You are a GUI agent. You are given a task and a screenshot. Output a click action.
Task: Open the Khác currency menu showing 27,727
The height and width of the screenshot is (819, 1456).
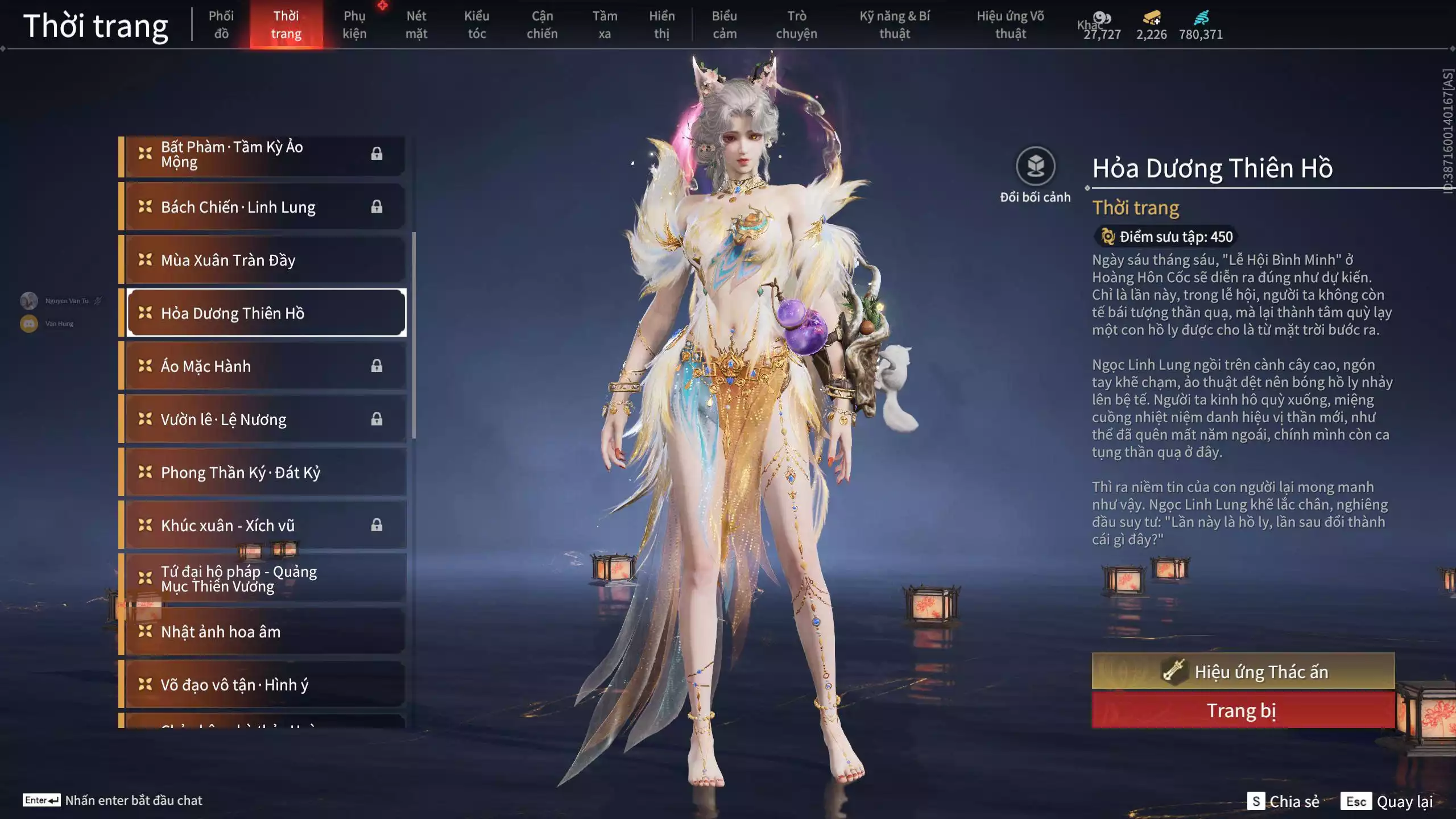[x=1102, y=18]
